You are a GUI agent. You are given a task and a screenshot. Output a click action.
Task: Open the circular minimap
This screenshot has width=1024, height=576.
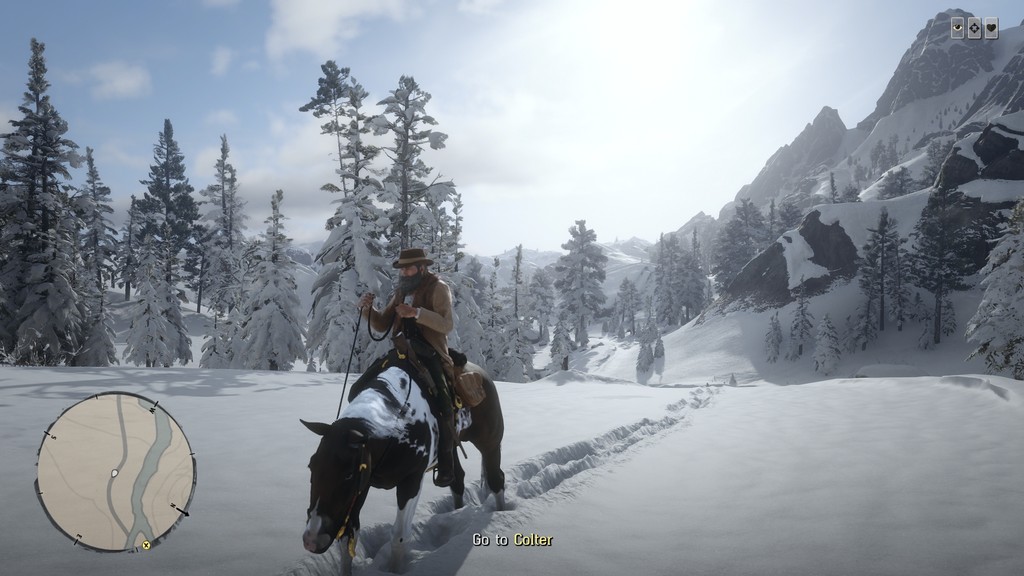point(115,471)
